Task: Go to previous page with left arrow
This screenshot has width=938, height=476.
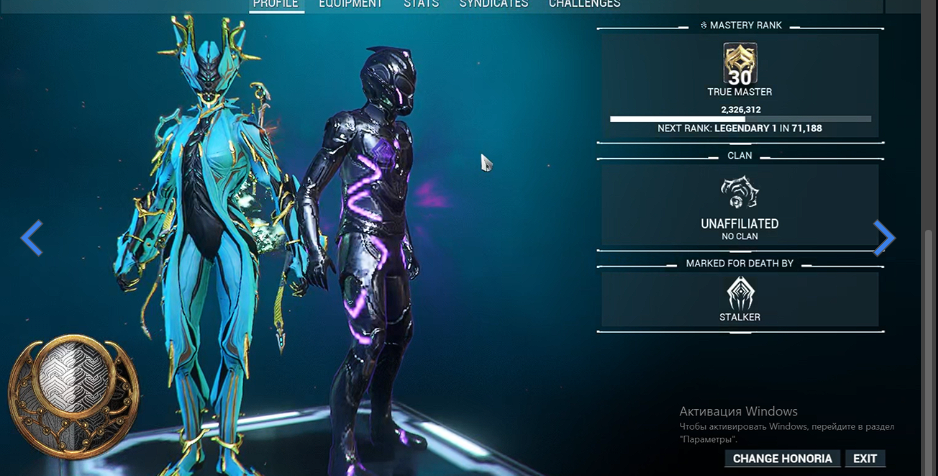Action: pyautogui.click(x=32, y=238)
